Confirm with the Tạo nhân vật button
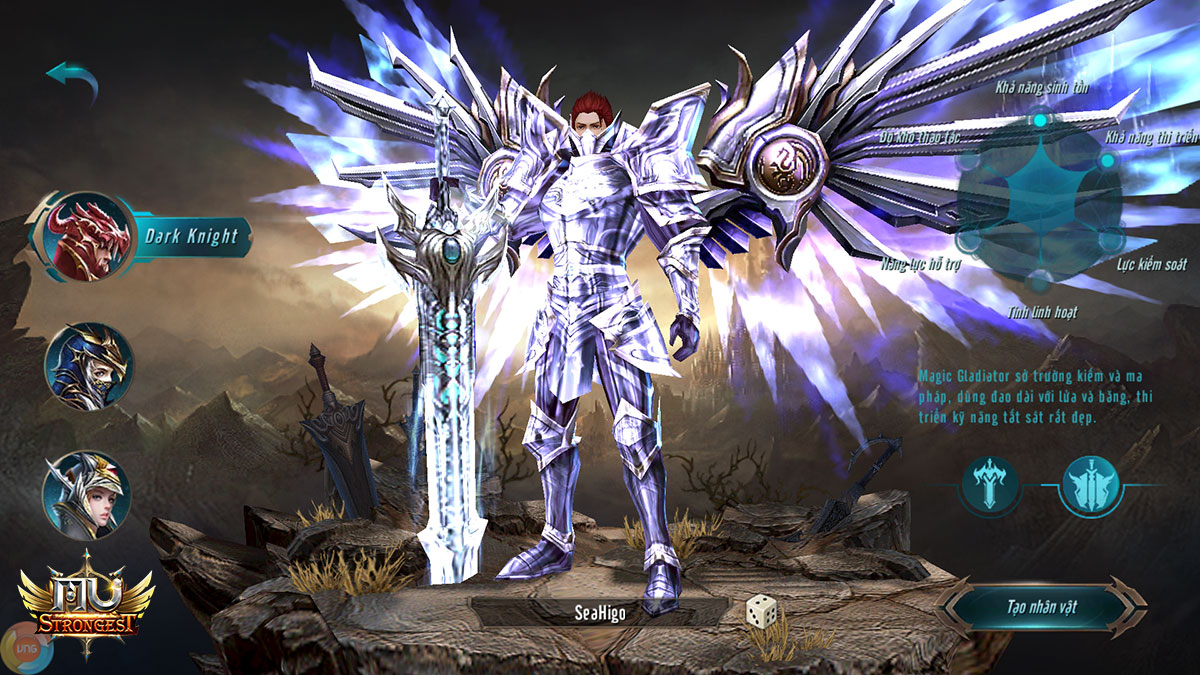Viewport: 1200px width, 675px height. click(x=1041, y=607)
